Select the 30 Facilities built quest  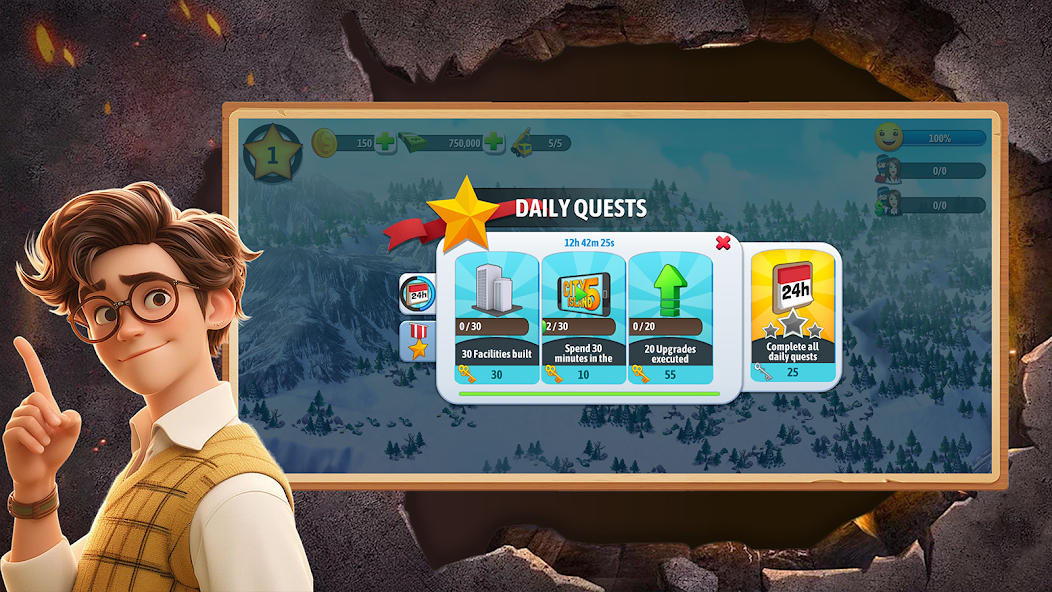497,318
